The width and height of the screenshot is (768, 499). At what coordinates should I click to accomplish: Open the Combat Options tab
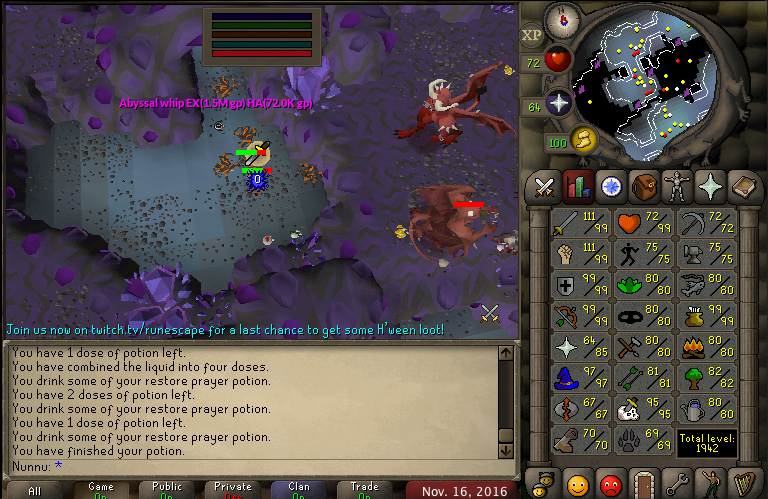(544, 186)
